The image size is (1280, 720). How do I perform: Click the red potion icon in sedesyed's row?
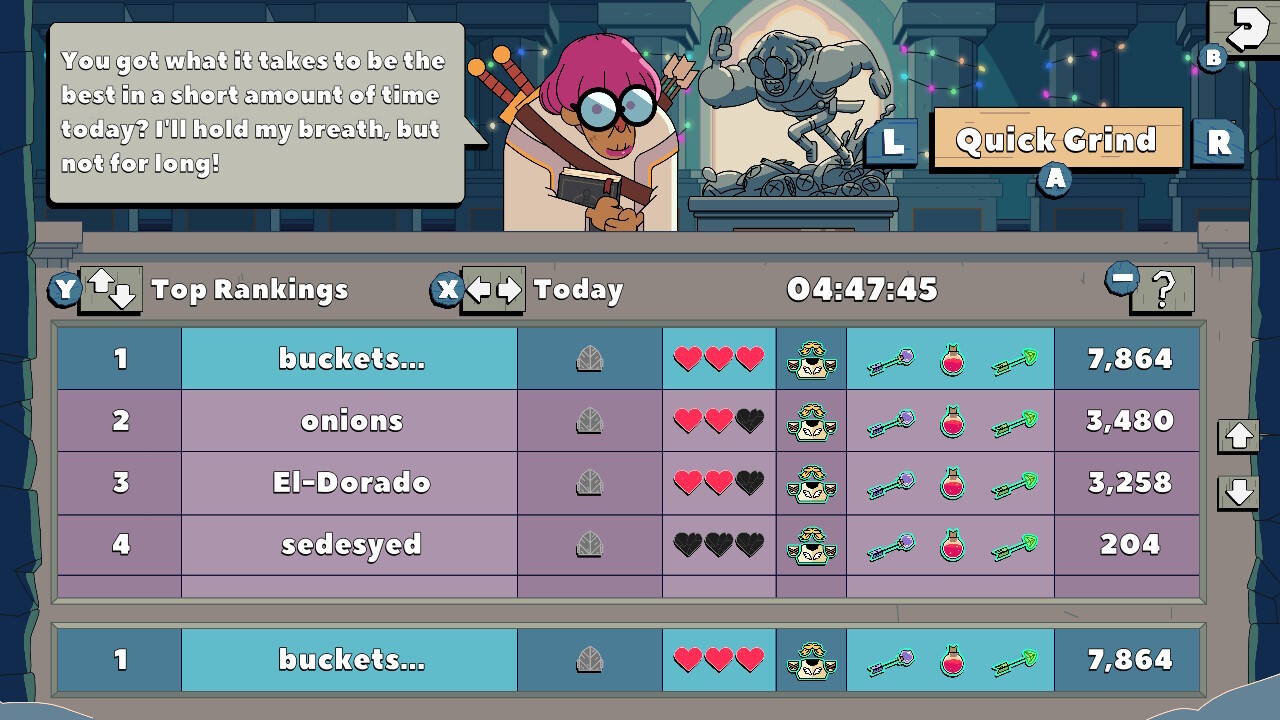click(x=950, y=545)
